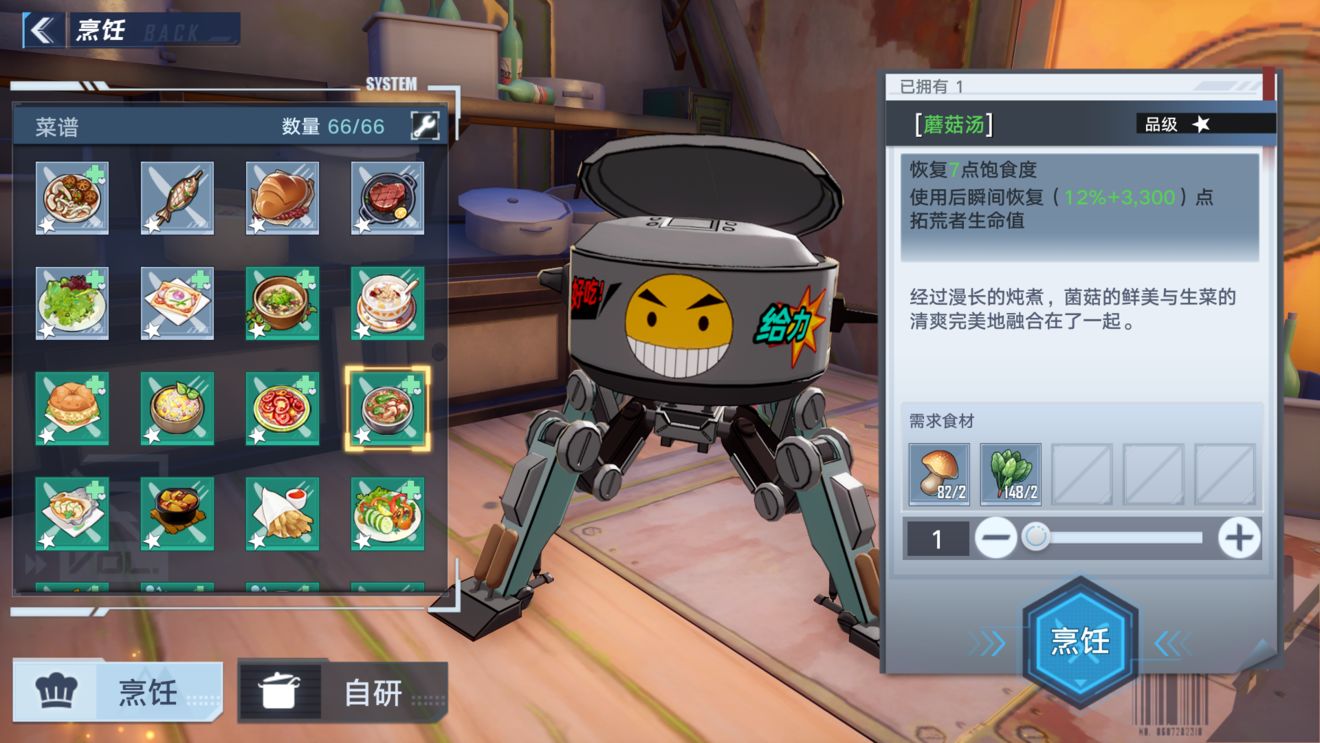Select the burger sandwich recipe
Screen dimensions: 1320x743
click(x=72, y=408)
